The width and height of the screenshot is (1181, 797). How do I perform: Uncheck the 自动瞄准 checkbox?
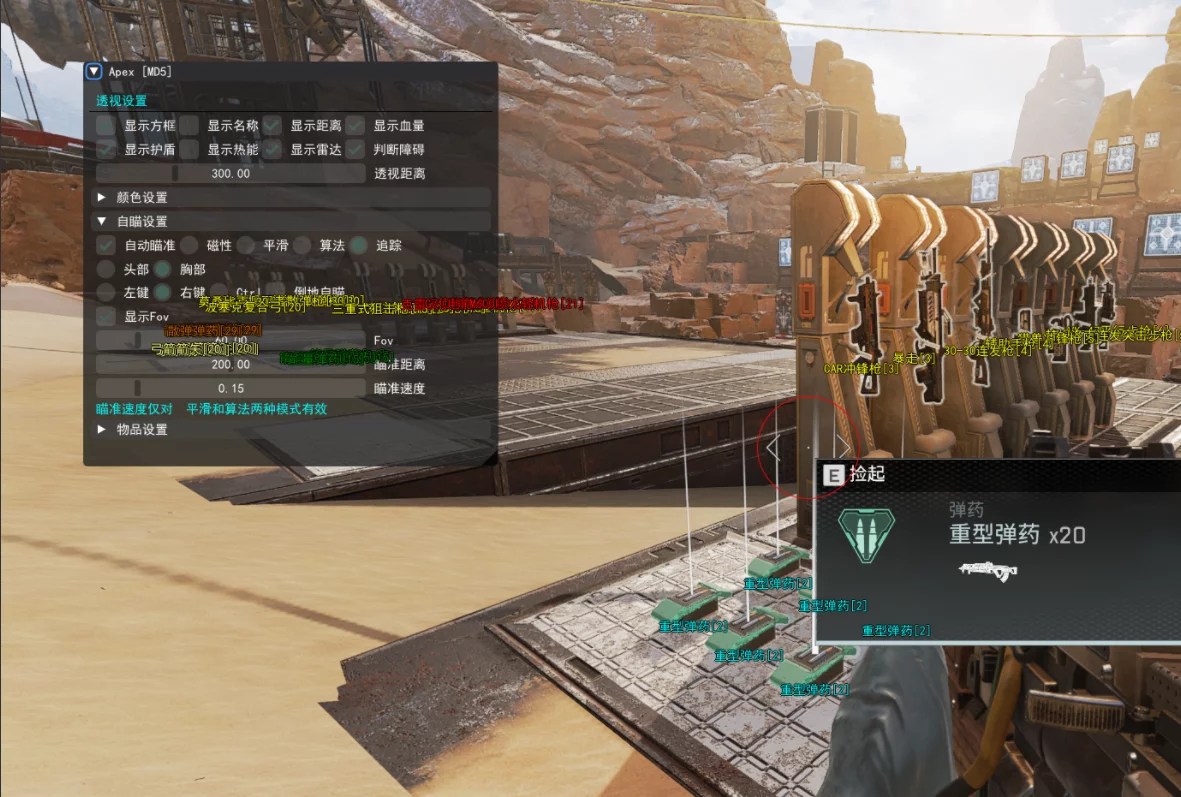click(x=105, y=245)
